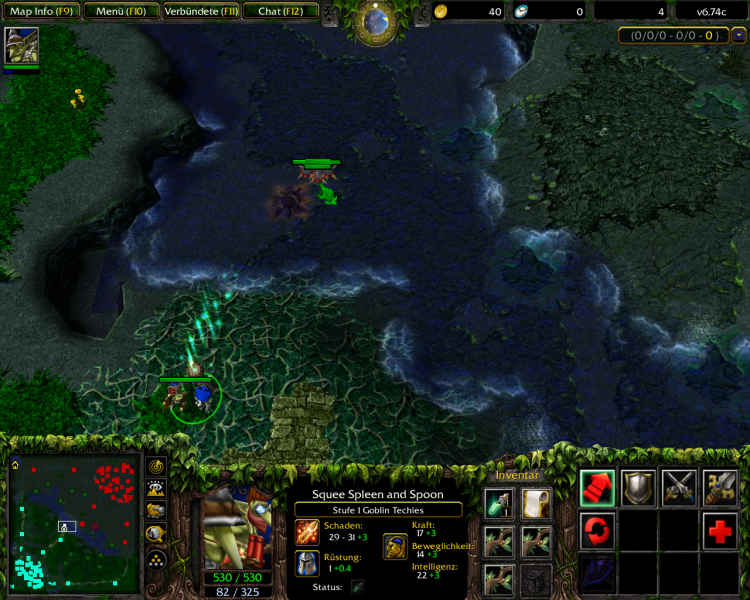Collapse the scoreboard with the arrow button
The height and width of the screenshot is (600, 750).
[x=739, y=35]
